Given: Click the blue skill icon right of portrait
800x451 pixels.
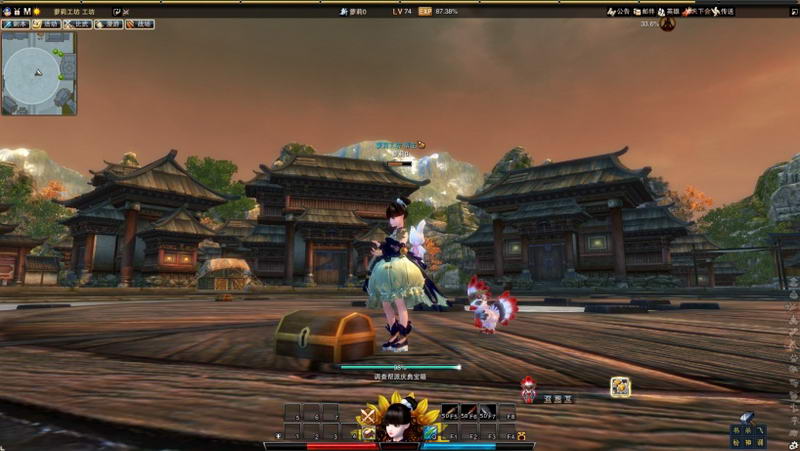Looking at the screenshot, I should 430,433.
